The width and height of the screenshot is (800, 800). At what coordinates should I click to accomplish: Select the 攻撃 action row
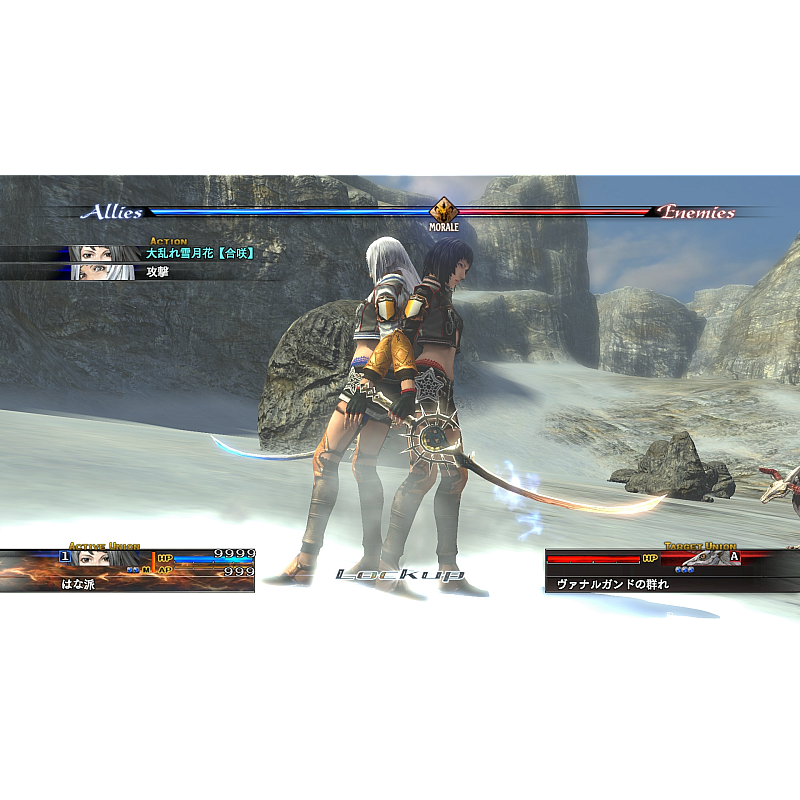coord(158,272)
